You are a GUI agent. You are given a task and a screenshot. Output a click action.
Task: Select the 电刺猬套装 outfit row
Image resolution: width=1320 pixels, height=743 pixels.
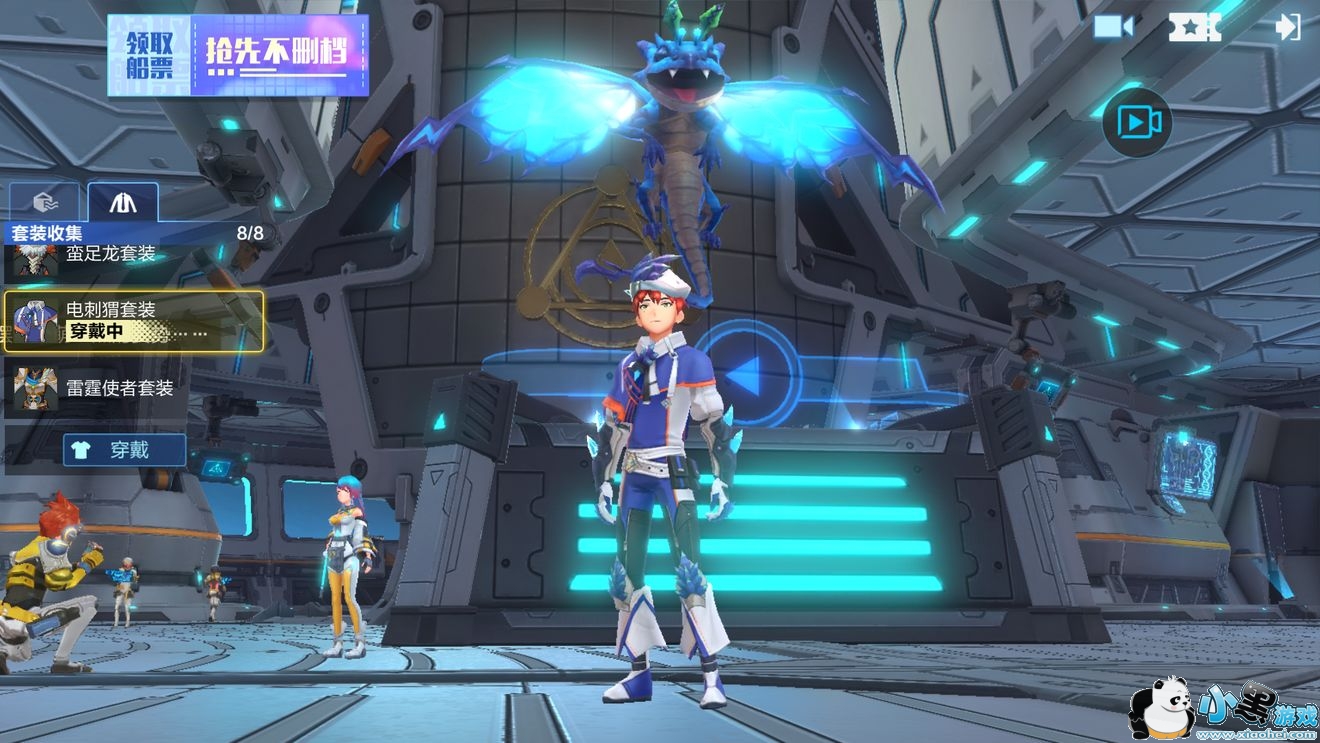pyautogui.click(x=134, y=321)
